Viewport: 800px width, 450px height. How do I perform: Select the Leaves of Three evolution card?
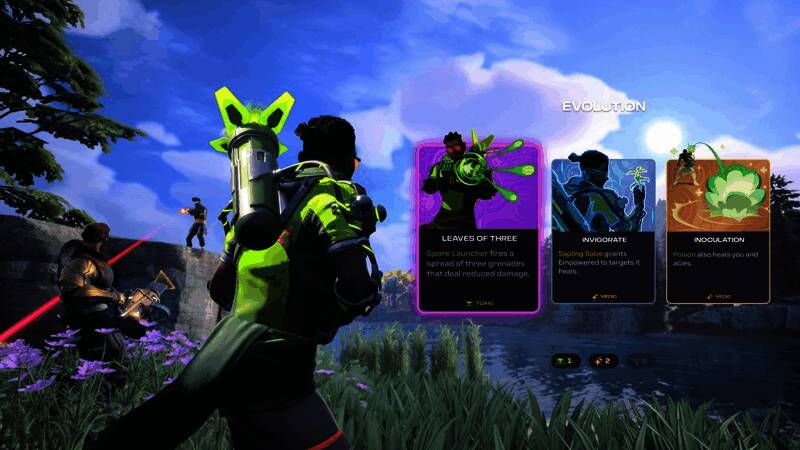(478, 228)
